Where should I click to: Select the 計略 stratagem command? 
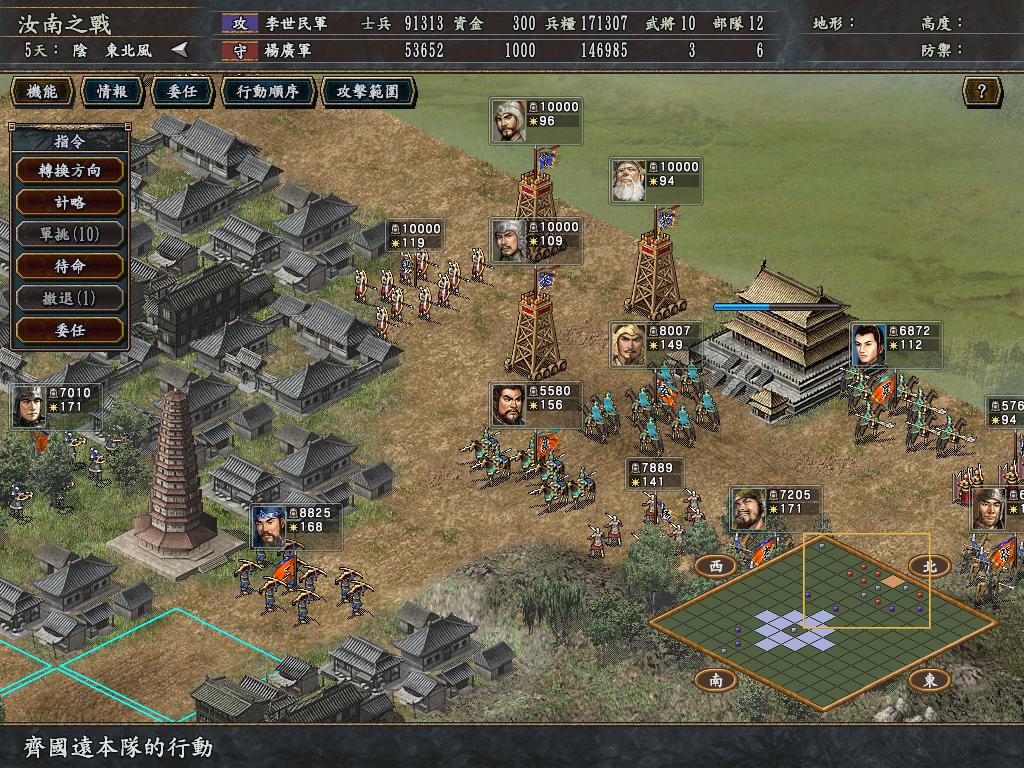(x=70, y=202)
